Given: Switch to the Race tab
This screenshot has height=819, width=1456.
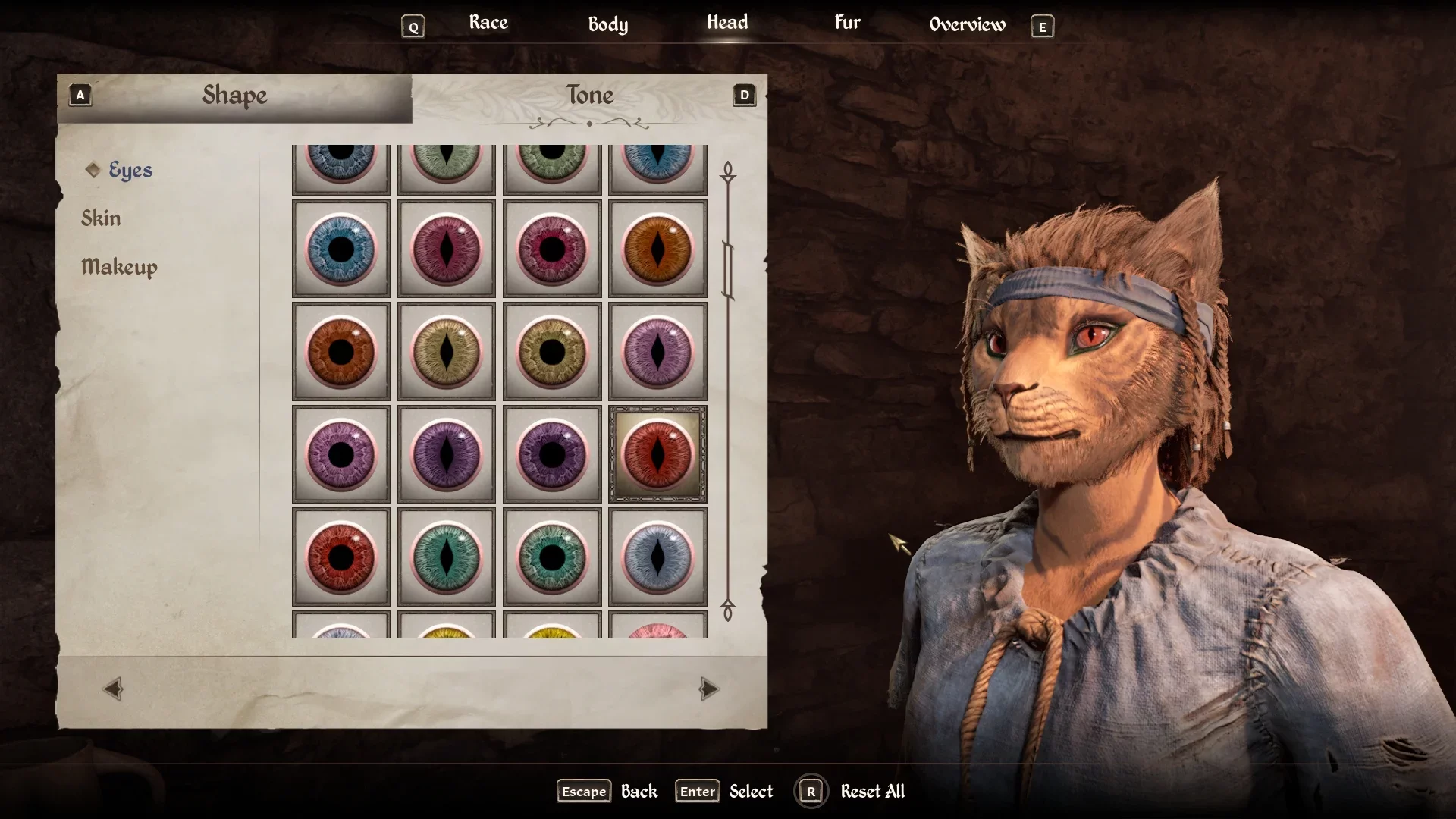Looking at the screenshot, I should tap(488, 23).
